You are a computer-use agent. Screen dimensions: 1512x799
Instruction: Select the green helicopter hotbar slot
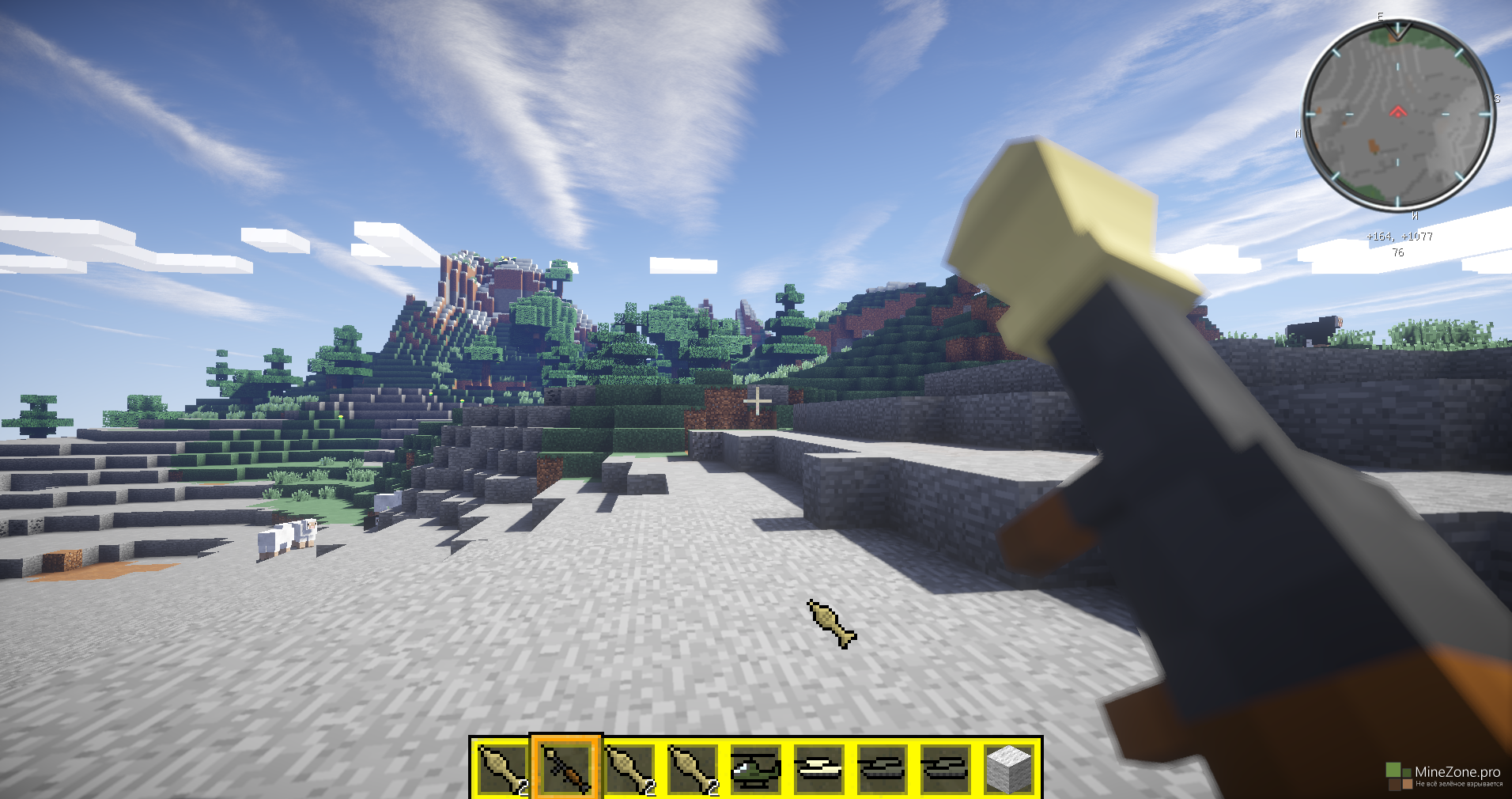pos(756,768)
